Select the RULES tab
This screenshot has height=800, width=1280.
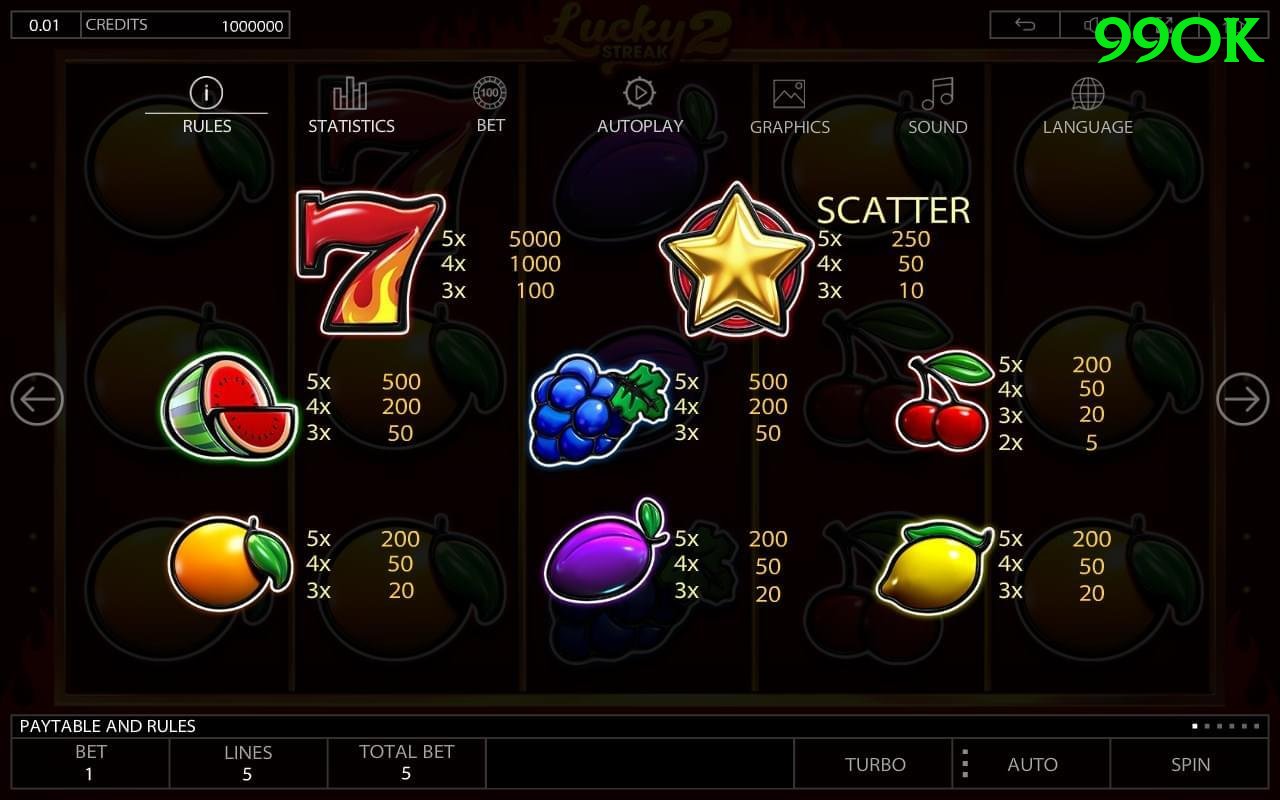(206, 126)
